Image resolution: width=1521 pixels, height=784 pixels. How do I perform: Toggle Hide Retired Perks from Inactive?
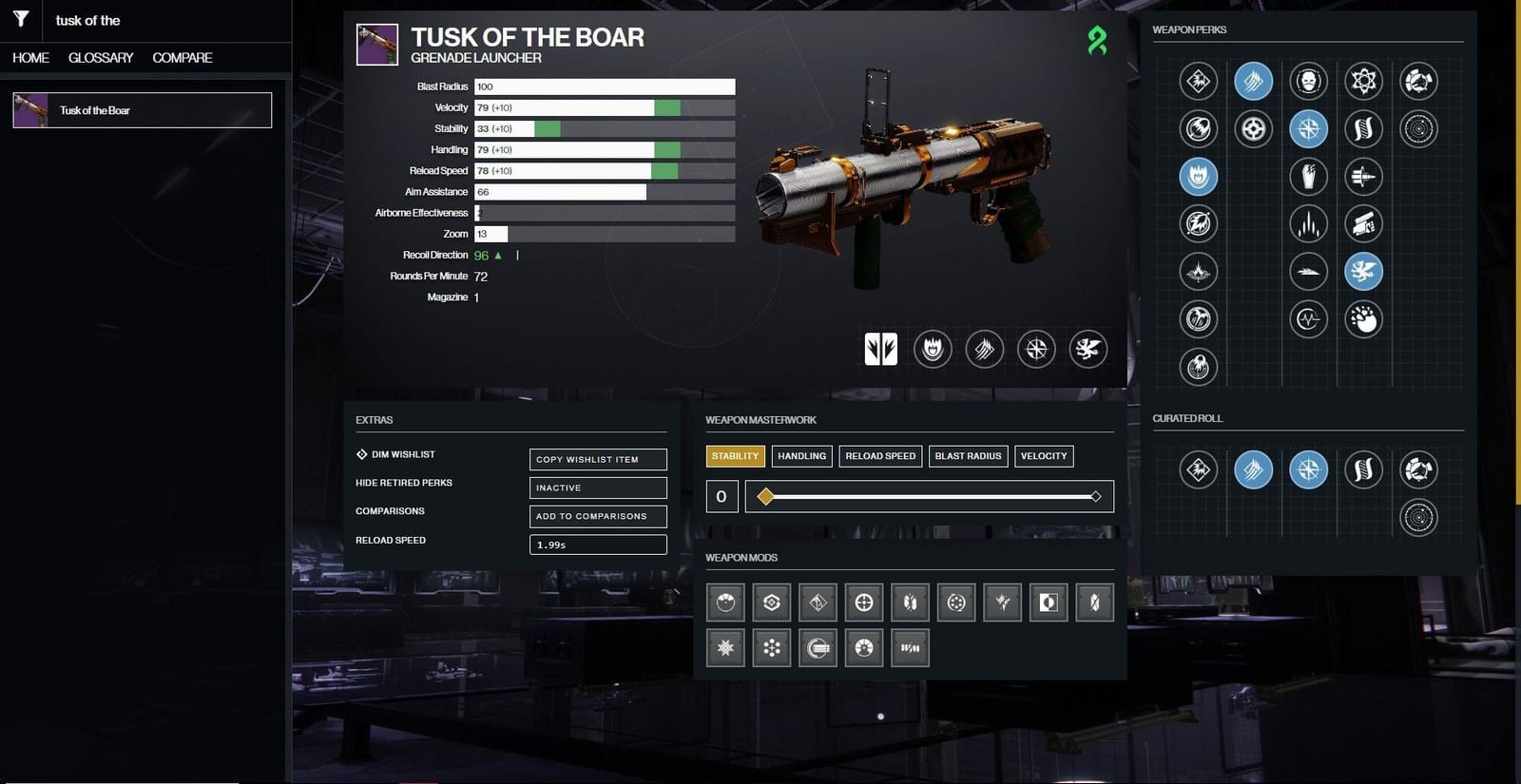point(598,488)
